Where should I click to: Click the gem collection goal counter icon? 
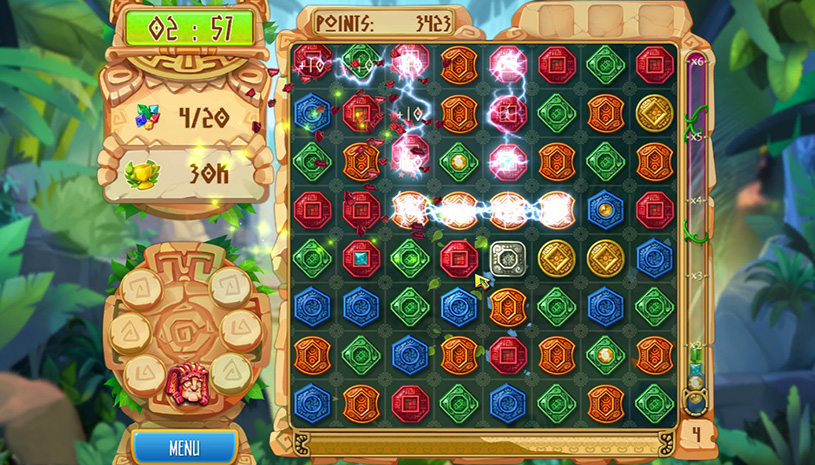point(148,118)
